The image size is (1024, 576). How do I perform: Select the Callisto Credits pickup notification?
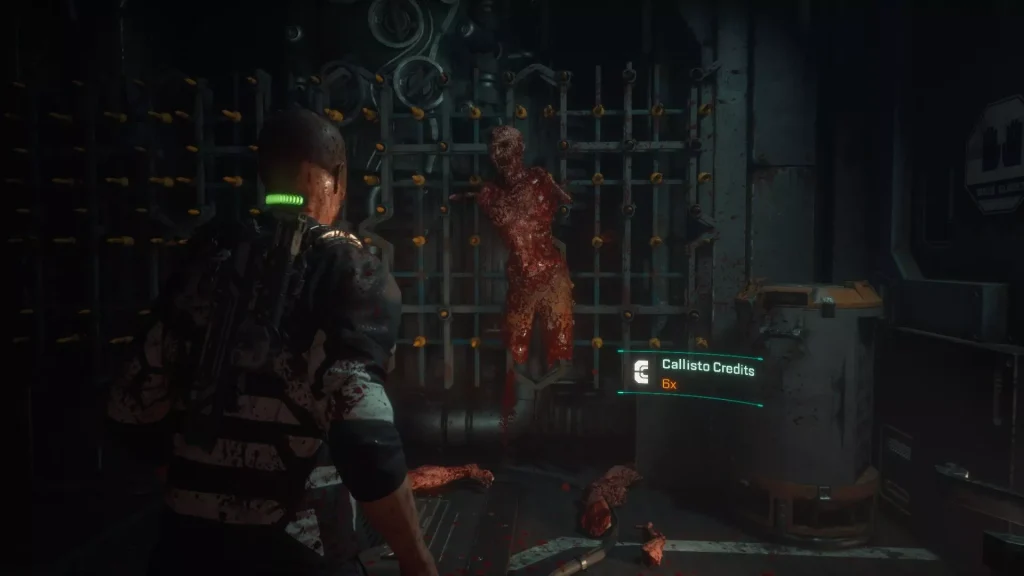tap(691, 375)
